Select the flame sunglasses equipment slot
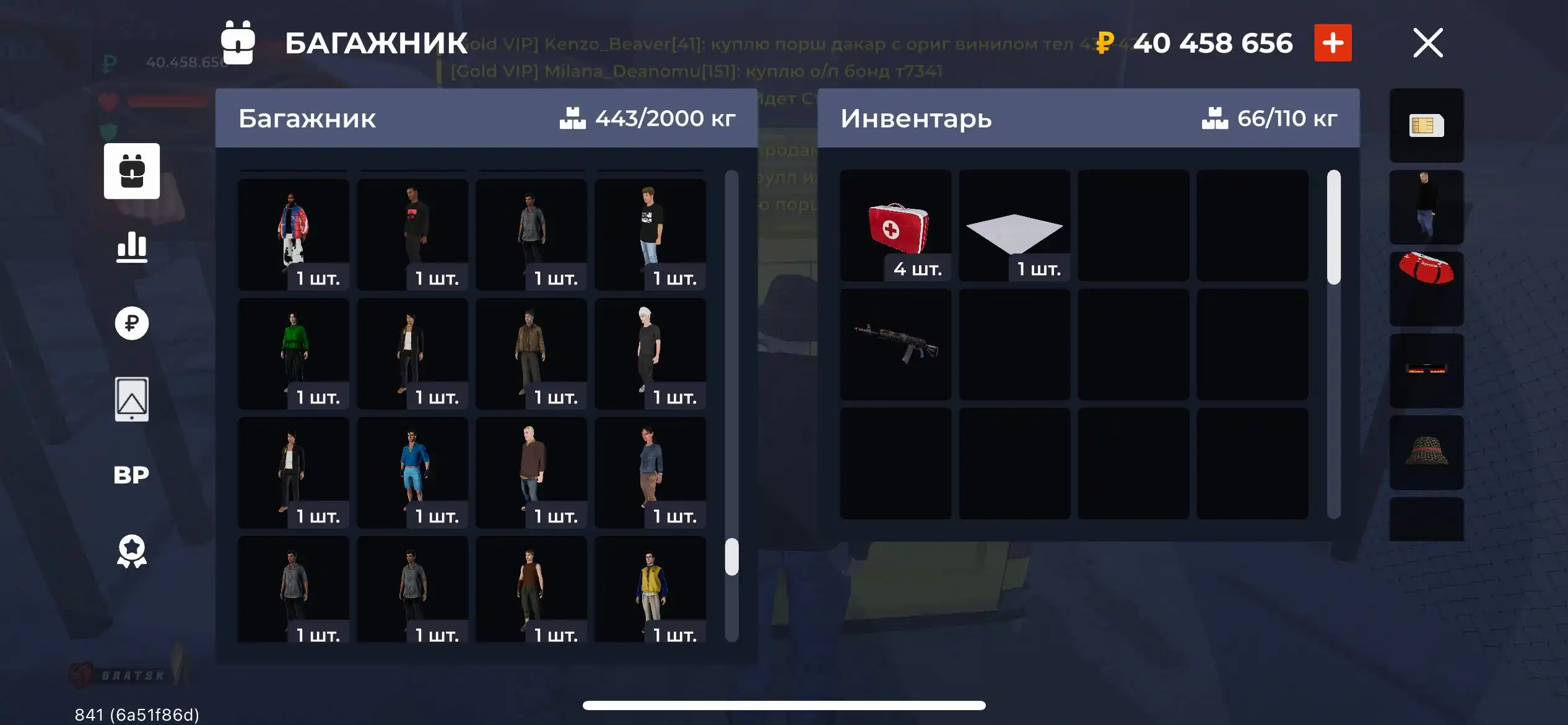 [x=1426, y=370]
